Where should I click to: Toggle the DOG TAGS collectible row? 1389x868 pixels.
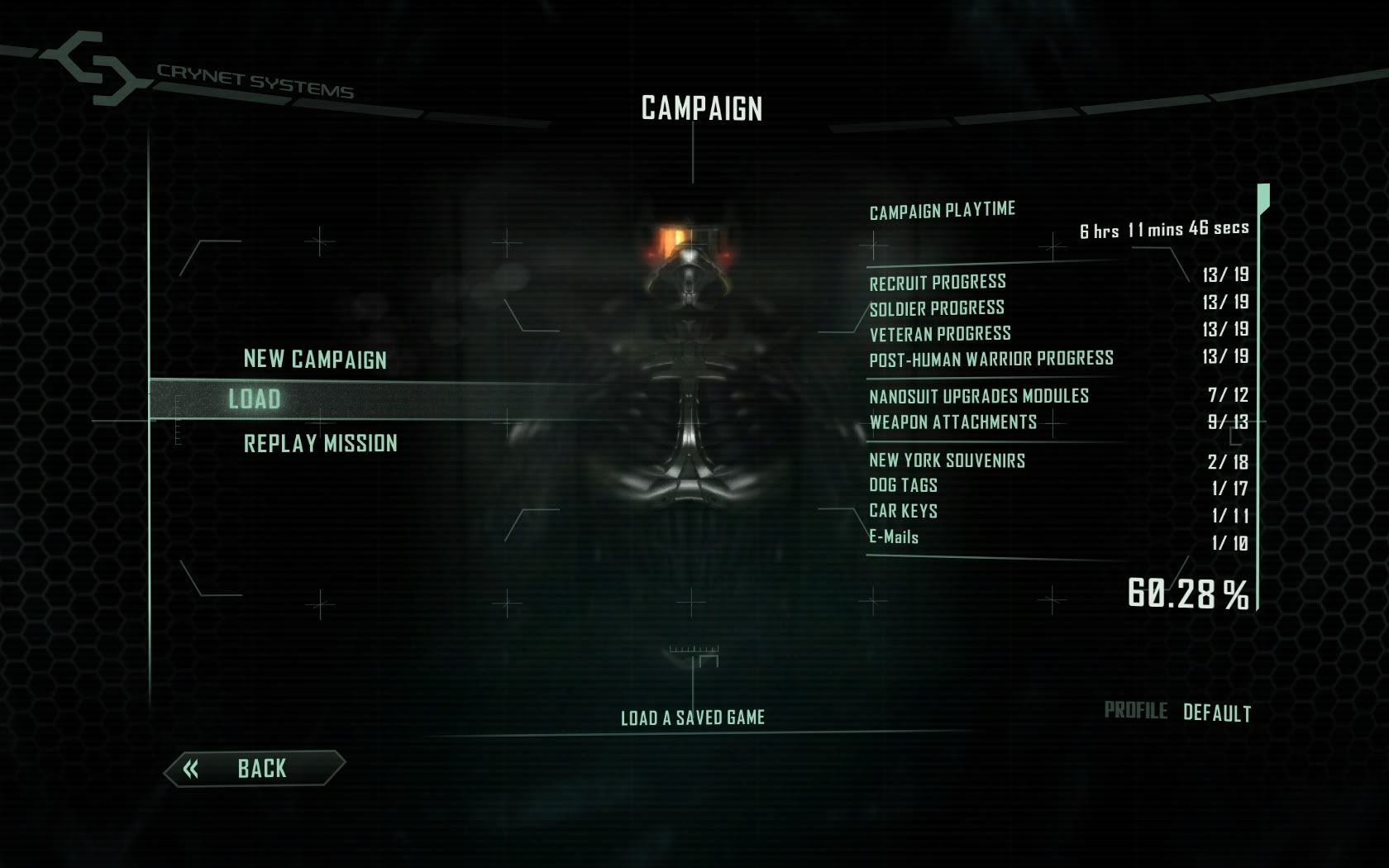(x=903, y=485)
